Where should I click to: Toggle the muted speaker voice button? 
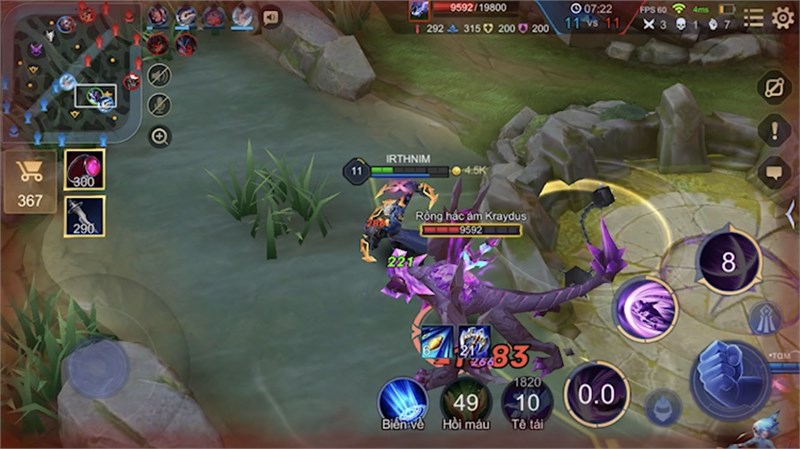point(159,75)
